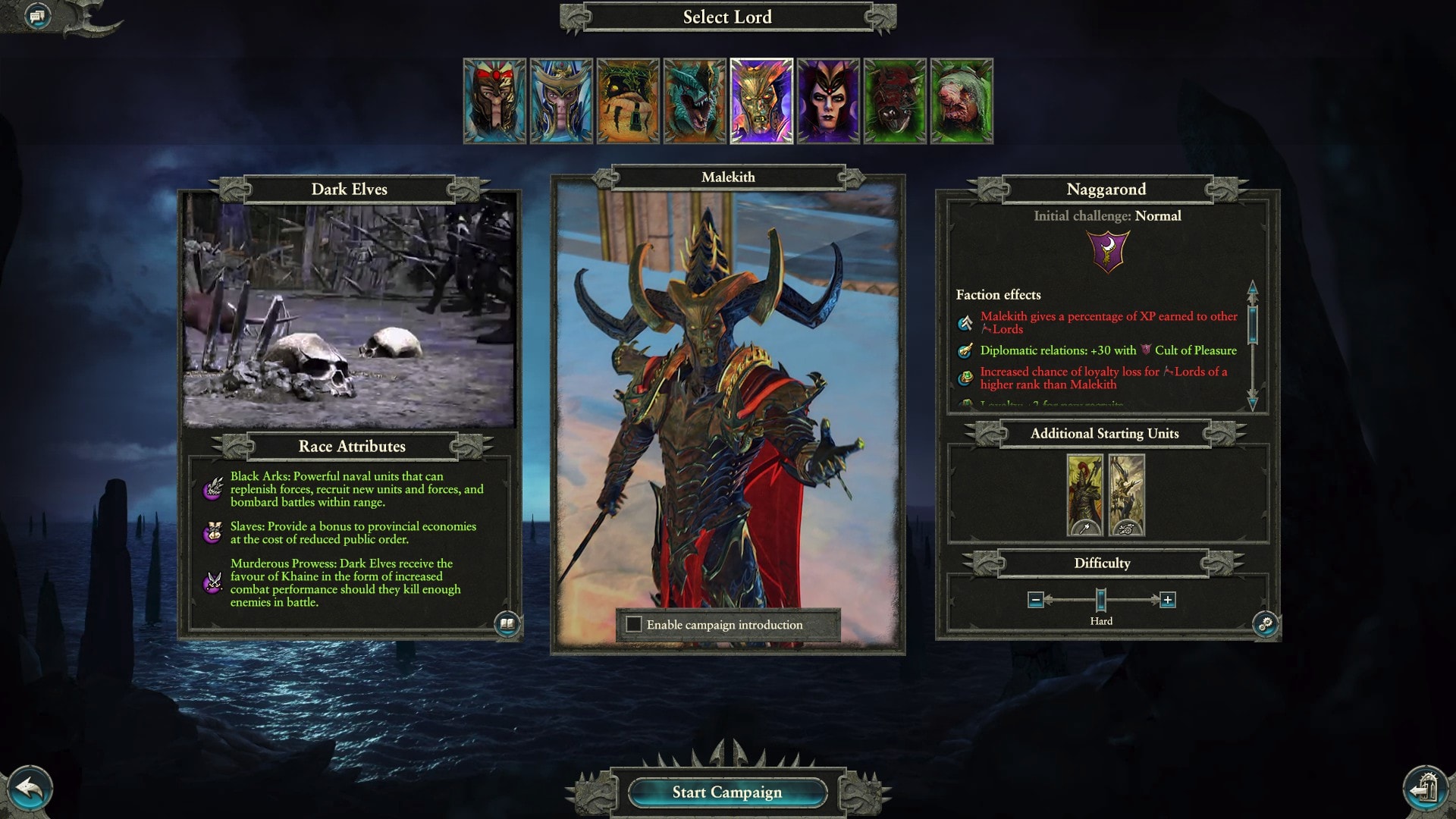Go back with the arrow button
This screenshot has height=819, width=1456.
point(30,789)
